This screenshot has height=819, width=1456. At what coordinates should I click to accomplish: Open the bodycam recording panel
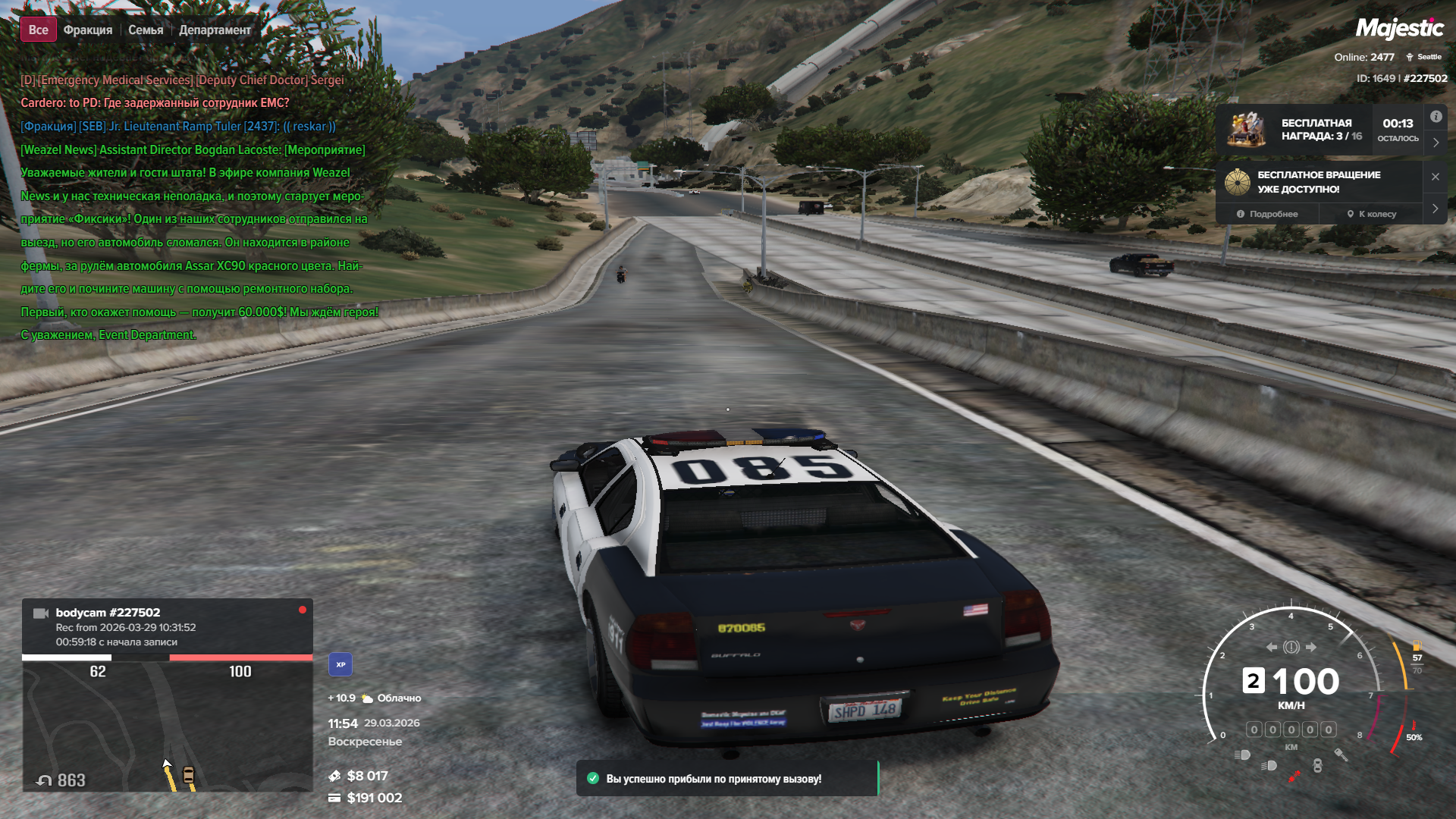167,626
